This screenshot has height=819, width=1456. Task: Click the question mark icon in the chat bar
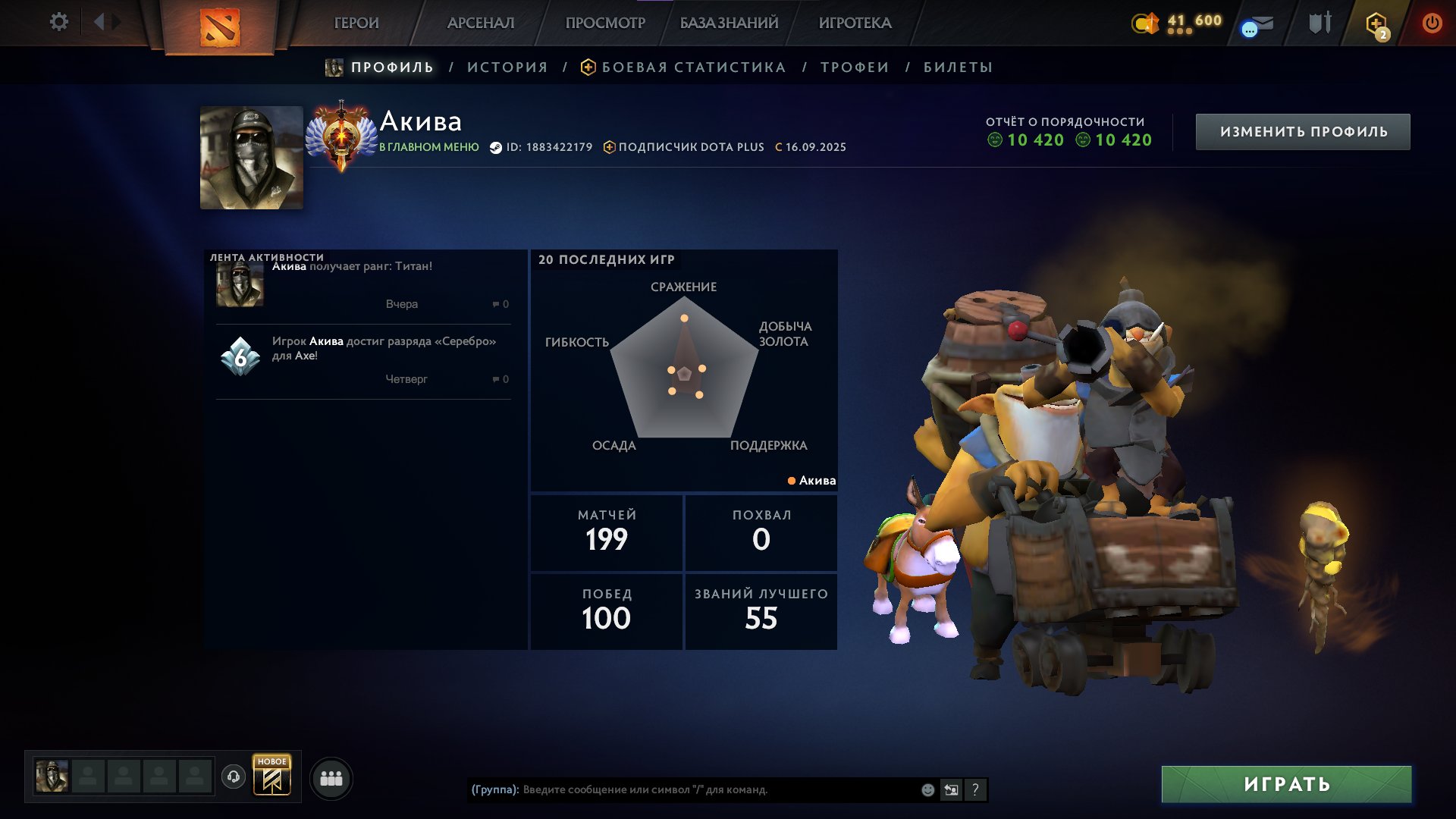point(974,790)
